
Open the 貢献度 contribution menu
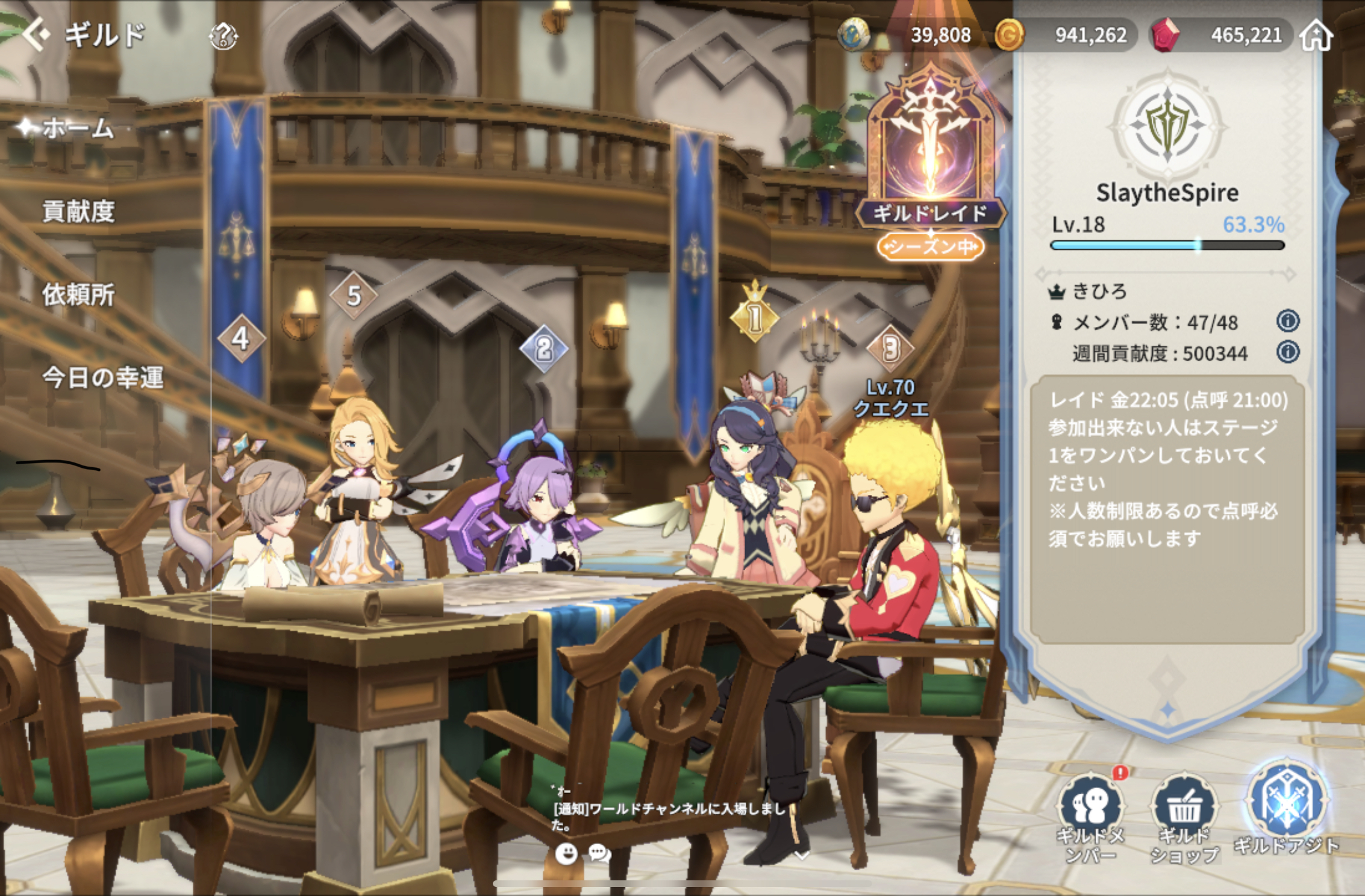pos(78,211)
